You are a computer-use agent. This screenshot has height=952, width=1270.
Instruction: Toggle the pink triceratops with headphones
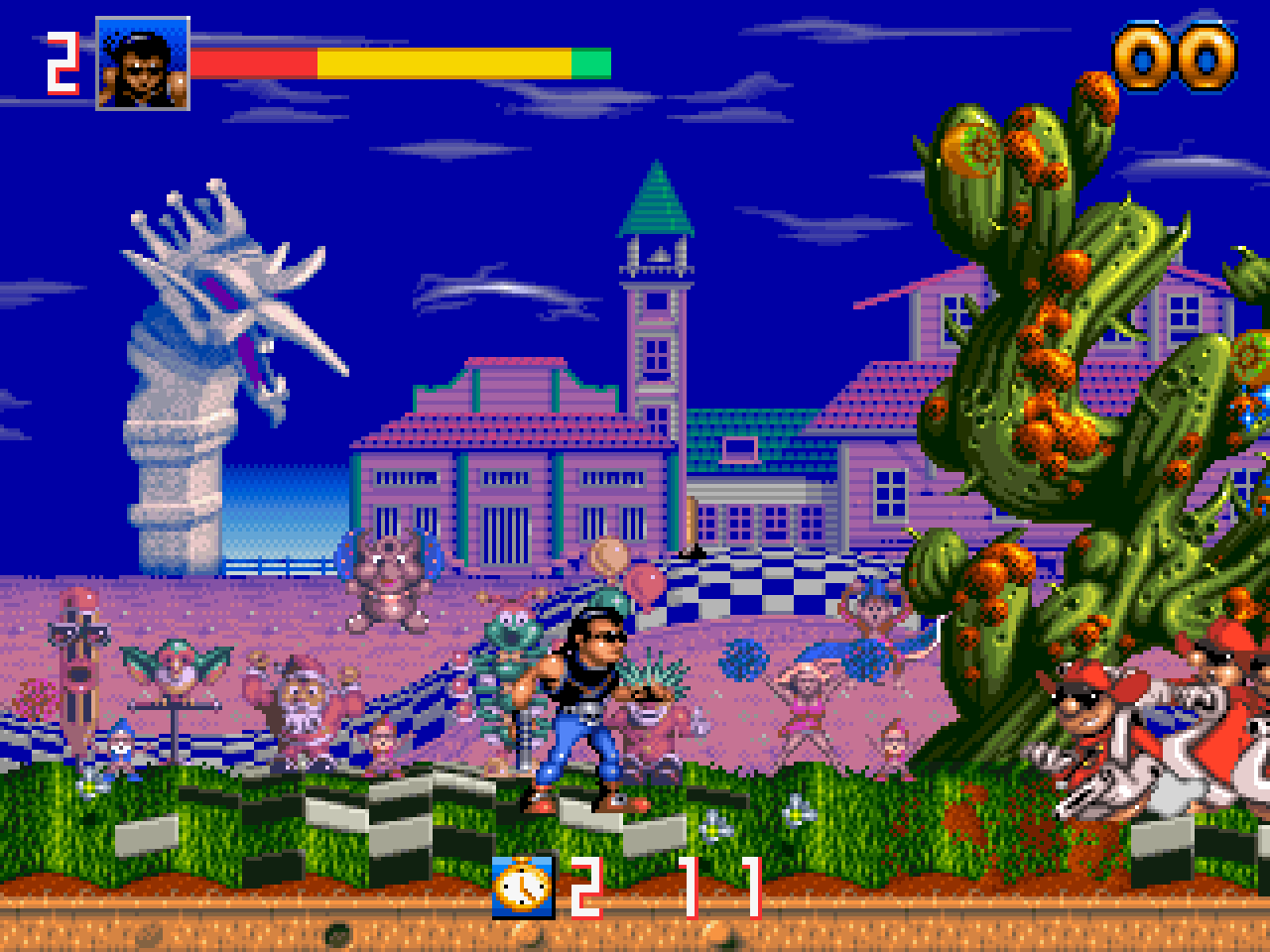pos(392,585)
